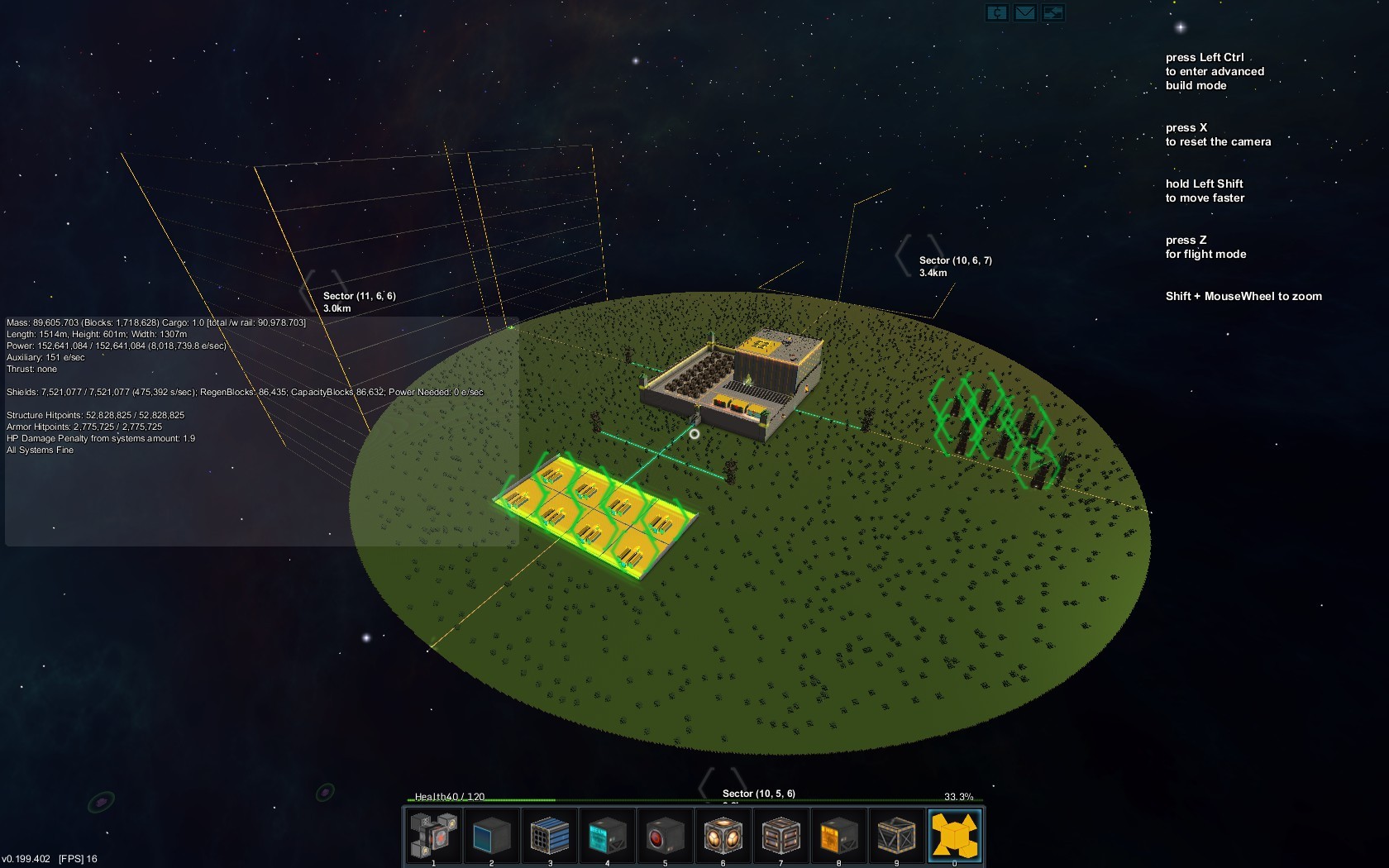Click the trade arrows icon
The image size is (1389, 868).
click(x=1053, y=12)
